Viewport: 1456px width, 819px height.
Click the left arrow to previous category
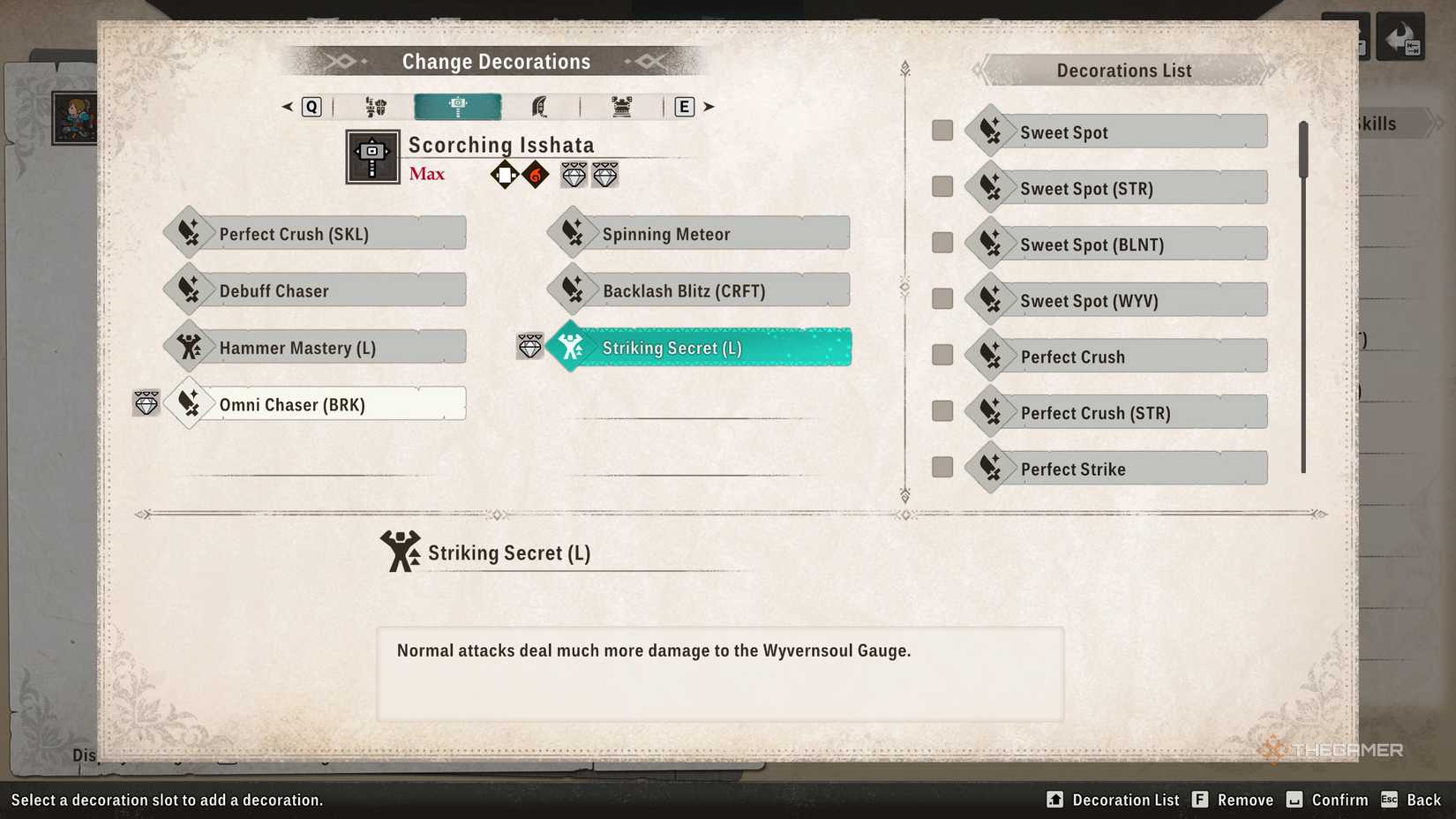pyautogui.click(x=286, y=106)
